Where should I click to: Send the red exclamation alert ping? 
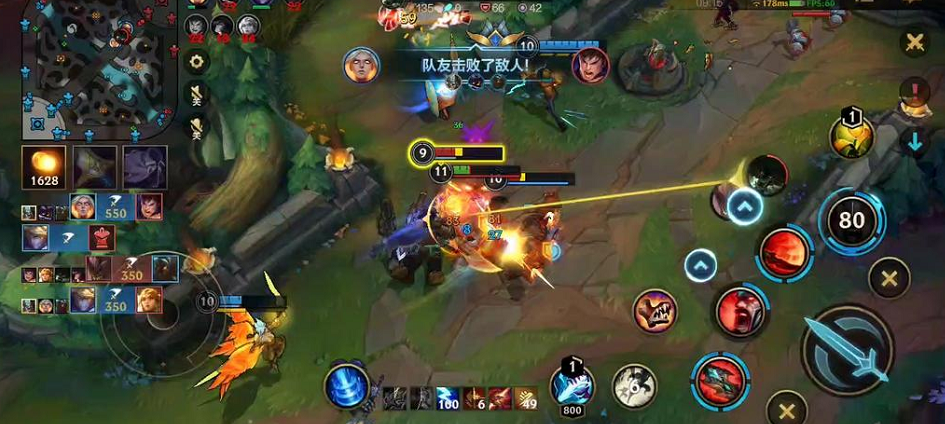point(914,93)
